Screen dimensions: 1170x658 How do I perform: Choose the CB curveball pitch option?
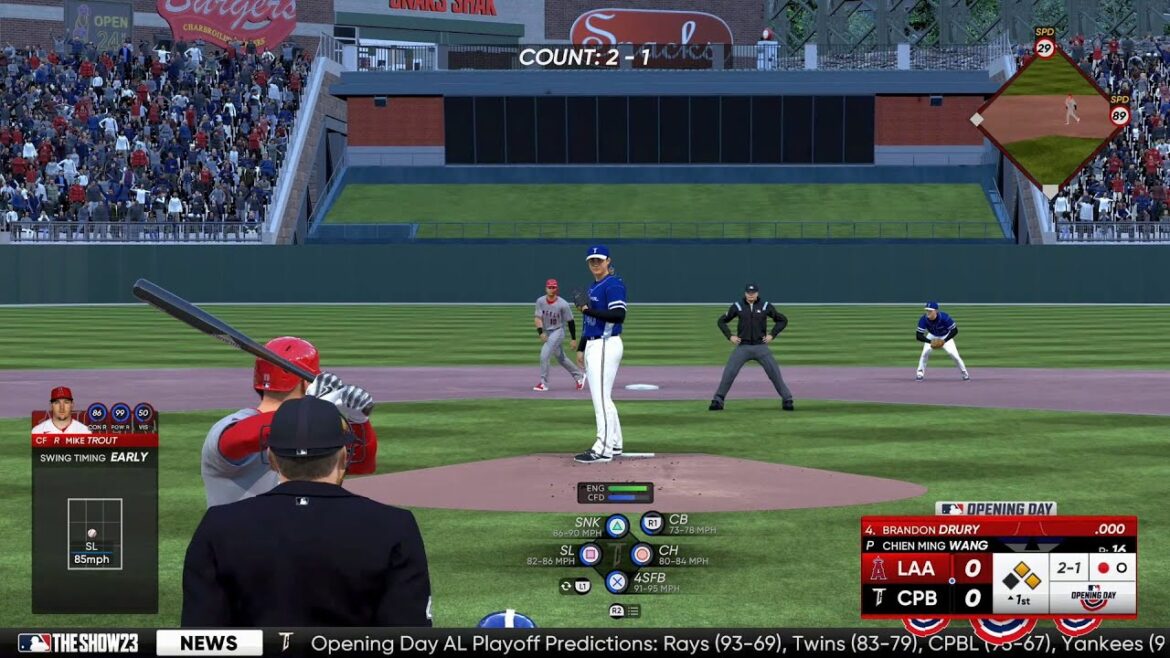[652, 522]
